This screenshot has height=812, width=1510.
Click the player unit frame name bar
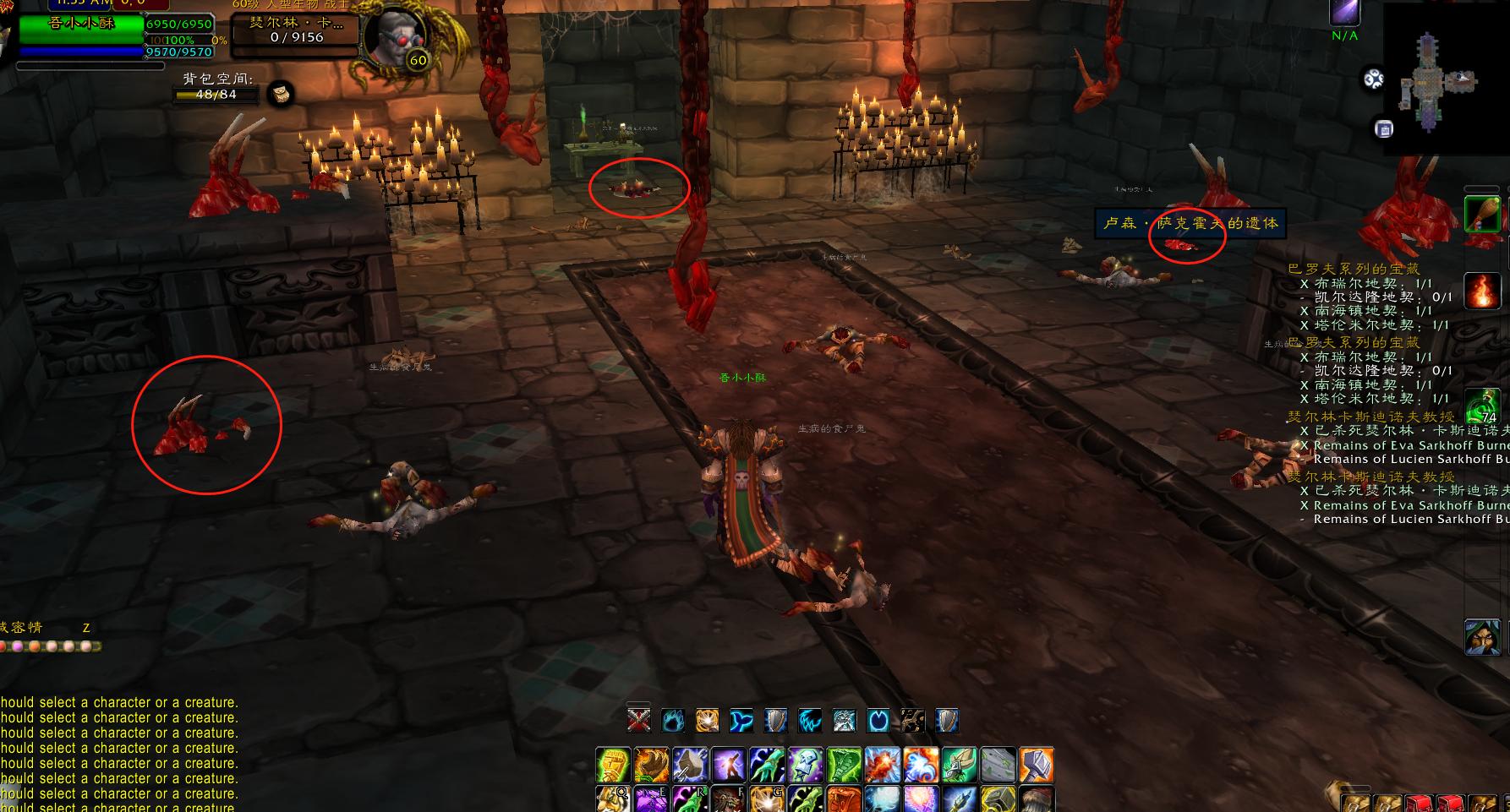click(x=82, y=24)
